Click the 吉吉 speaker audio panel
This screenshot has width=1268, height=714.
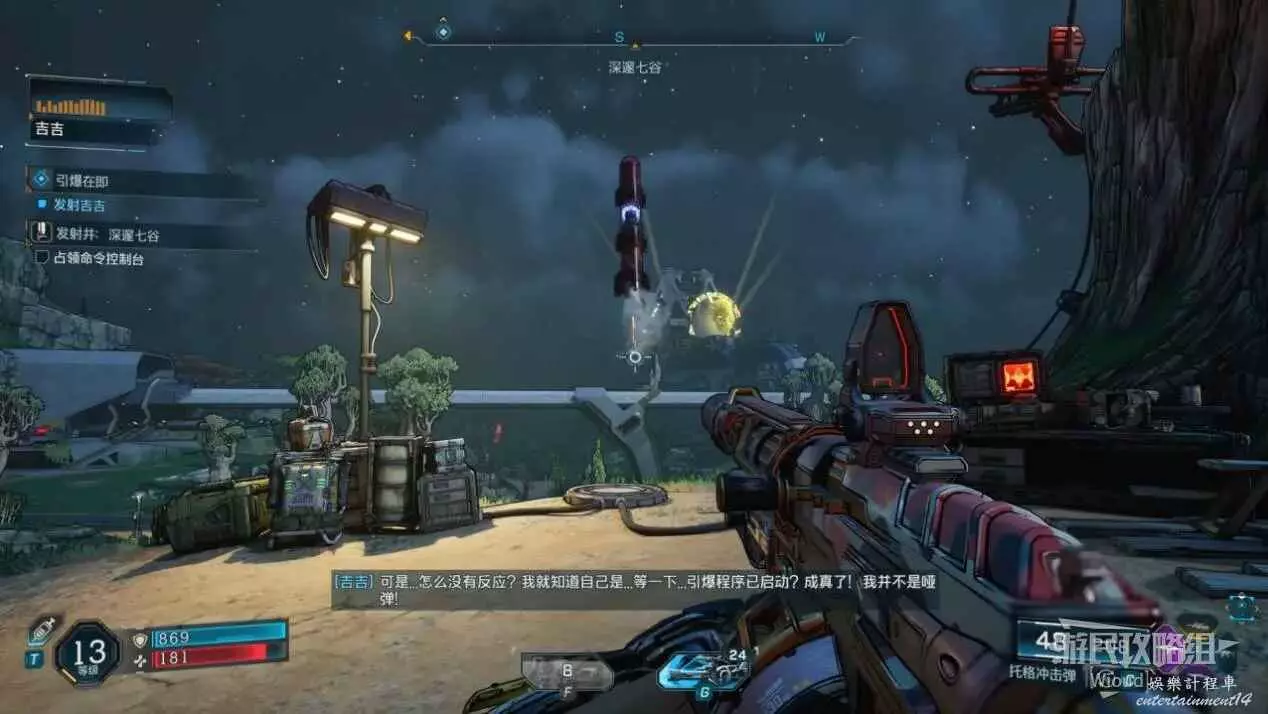tap(98, 114)
